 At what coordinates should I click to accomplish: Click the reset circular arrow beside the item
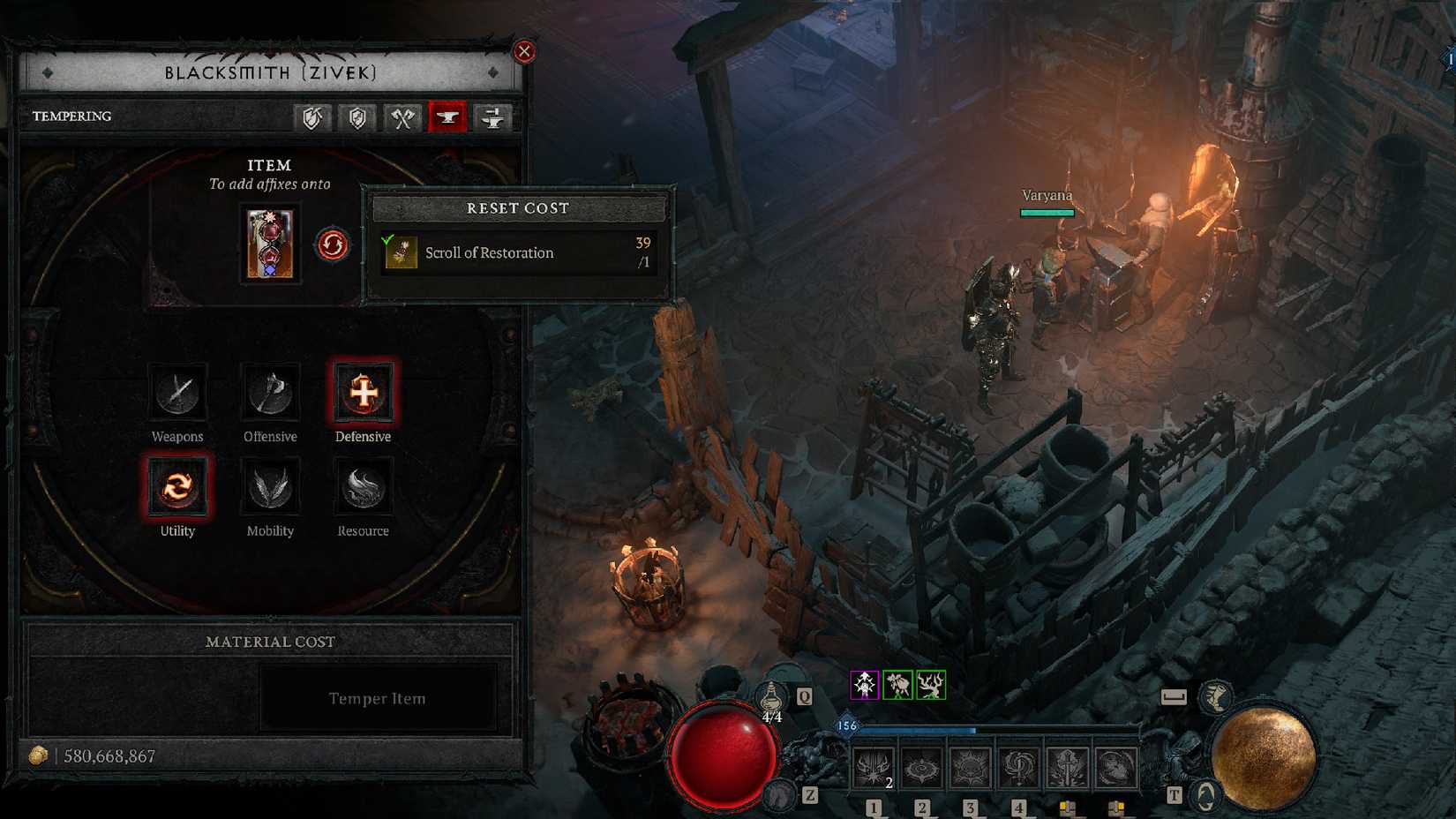click(x=331, y=244)
